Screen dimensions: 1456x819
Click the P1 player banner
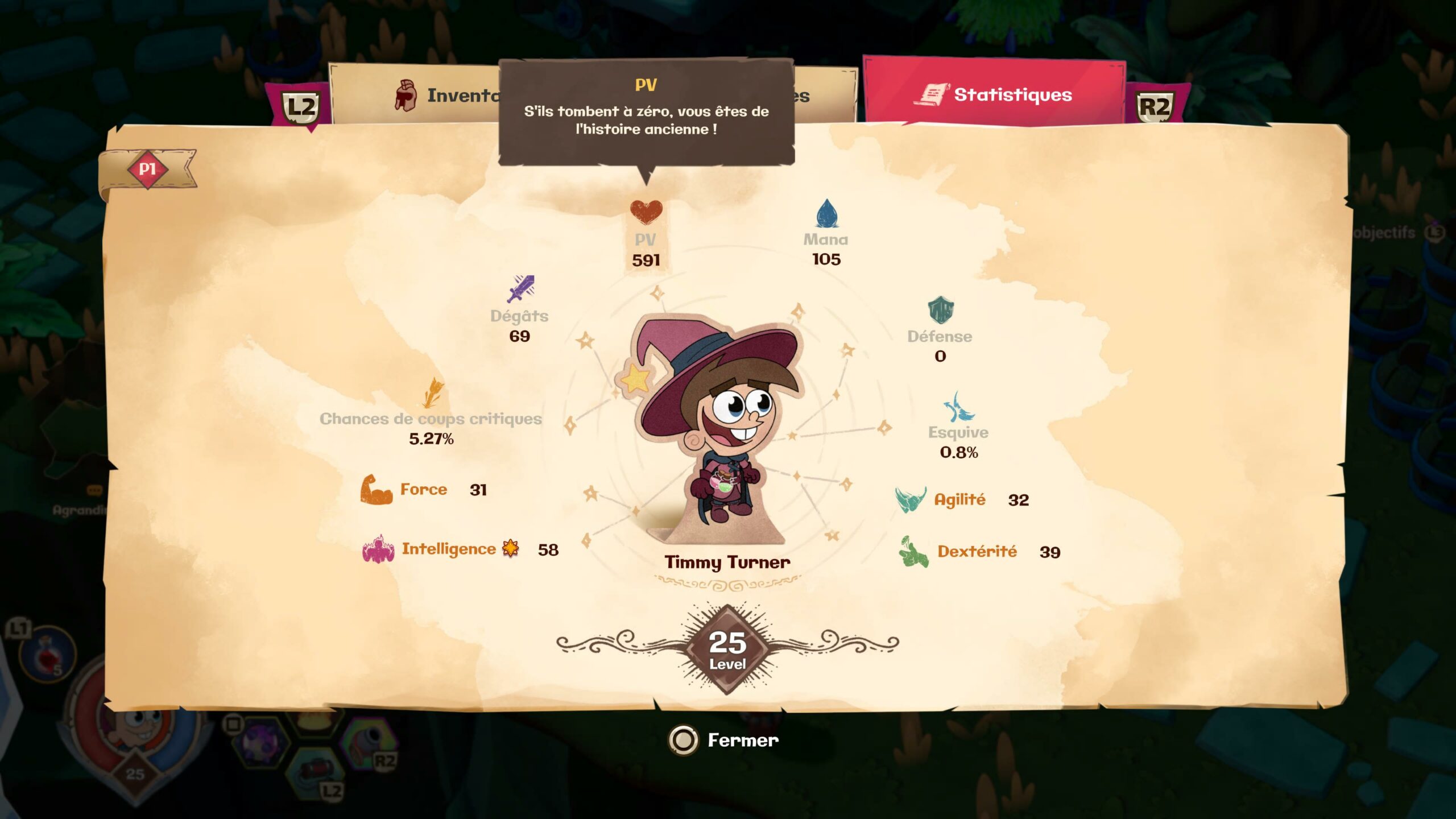pyautogui.click(x=148, y=169)
